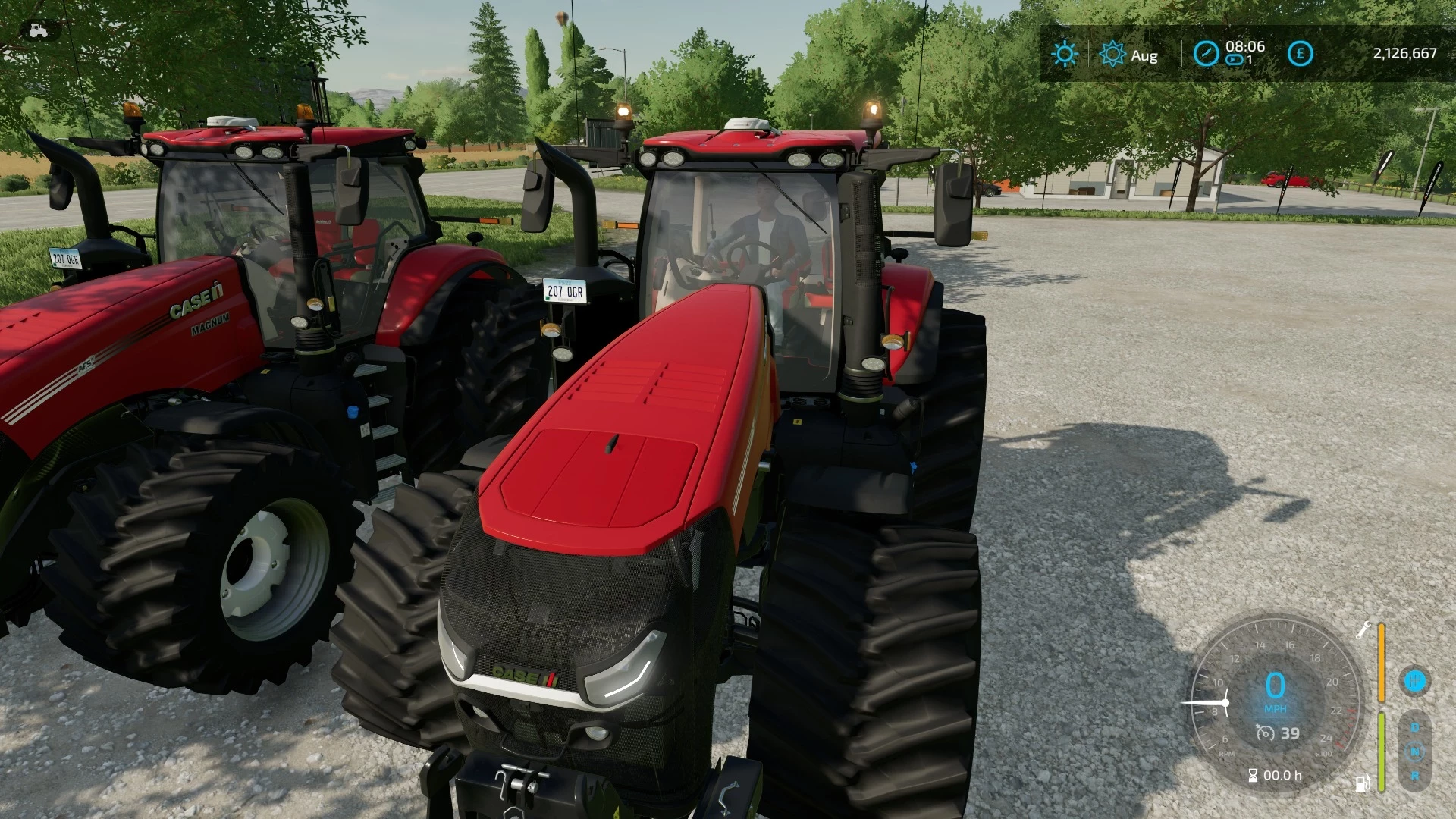The width and height of the screenshot is (1456, 819).
Task: Click the timescale play indicator near the clock
Action: tap(1234, 60)
